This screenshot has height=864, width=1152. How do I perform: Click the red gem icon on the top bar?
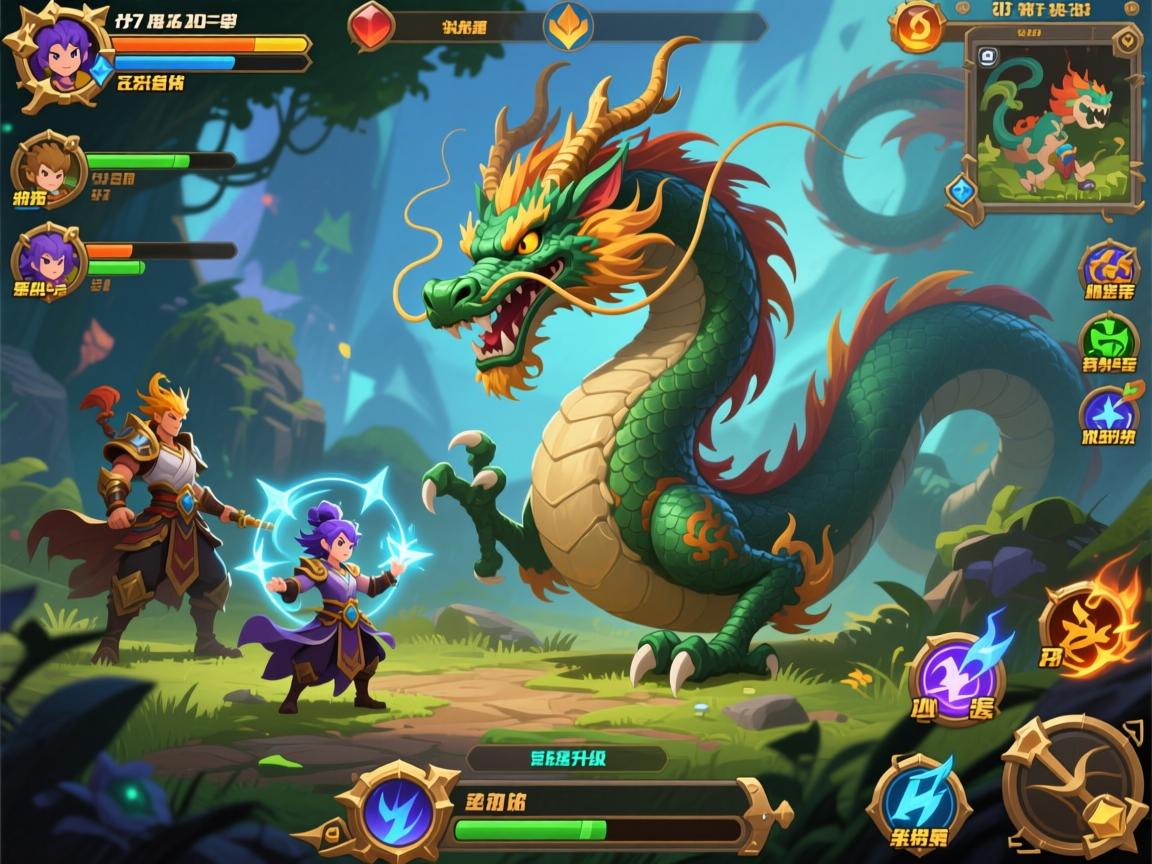pyautogui.click(x=371, y=24)
